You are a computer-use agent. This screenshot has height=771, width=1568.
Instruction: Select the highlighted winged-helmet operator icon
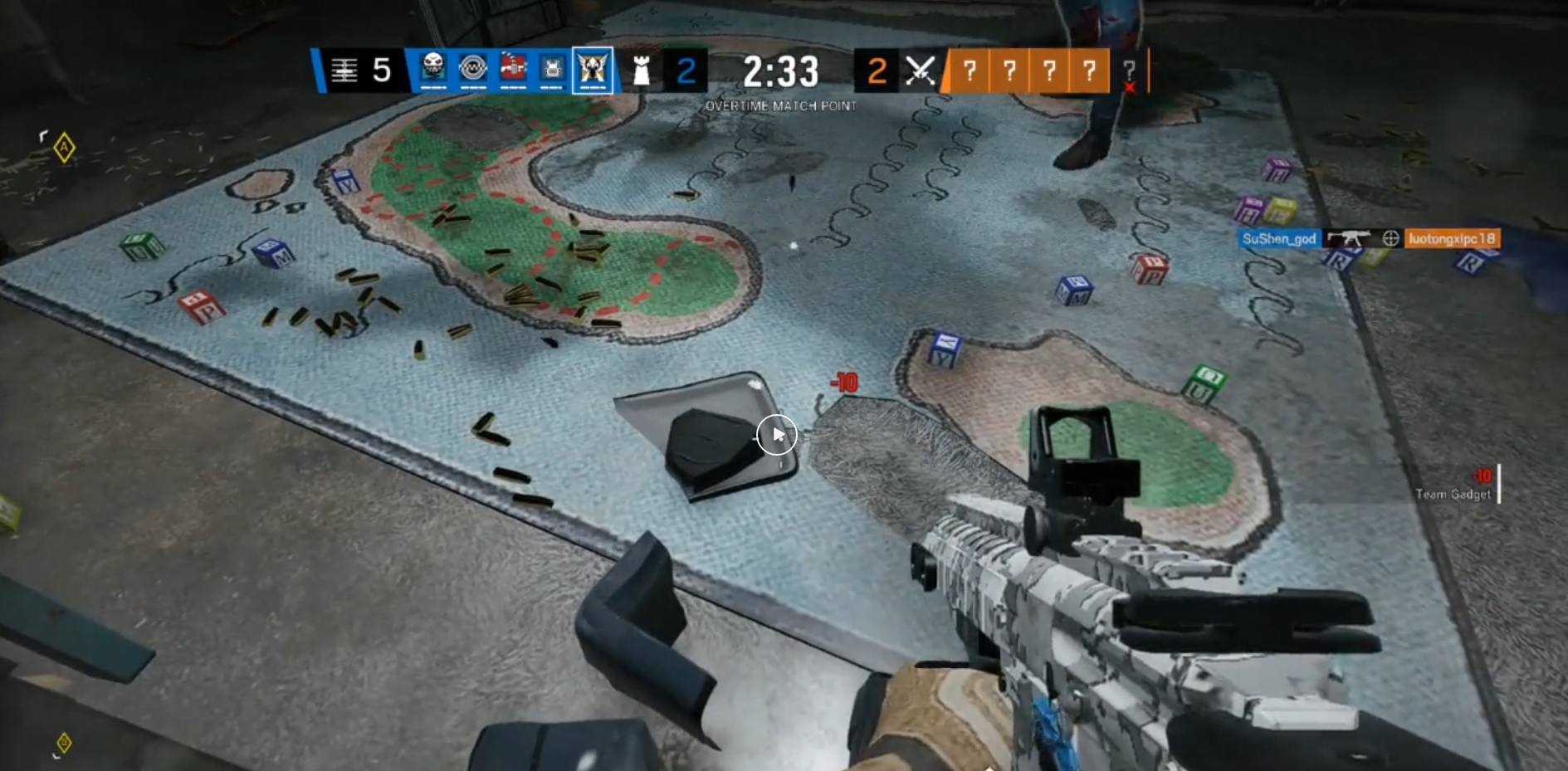593,70
